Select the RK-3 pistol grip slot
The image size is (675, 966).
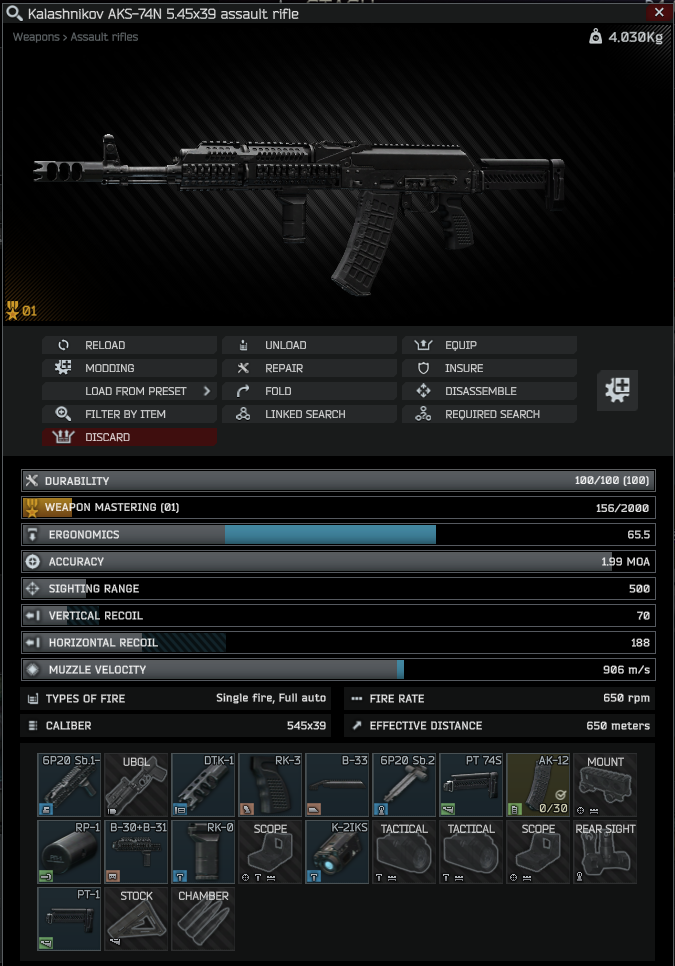(270, 785)
